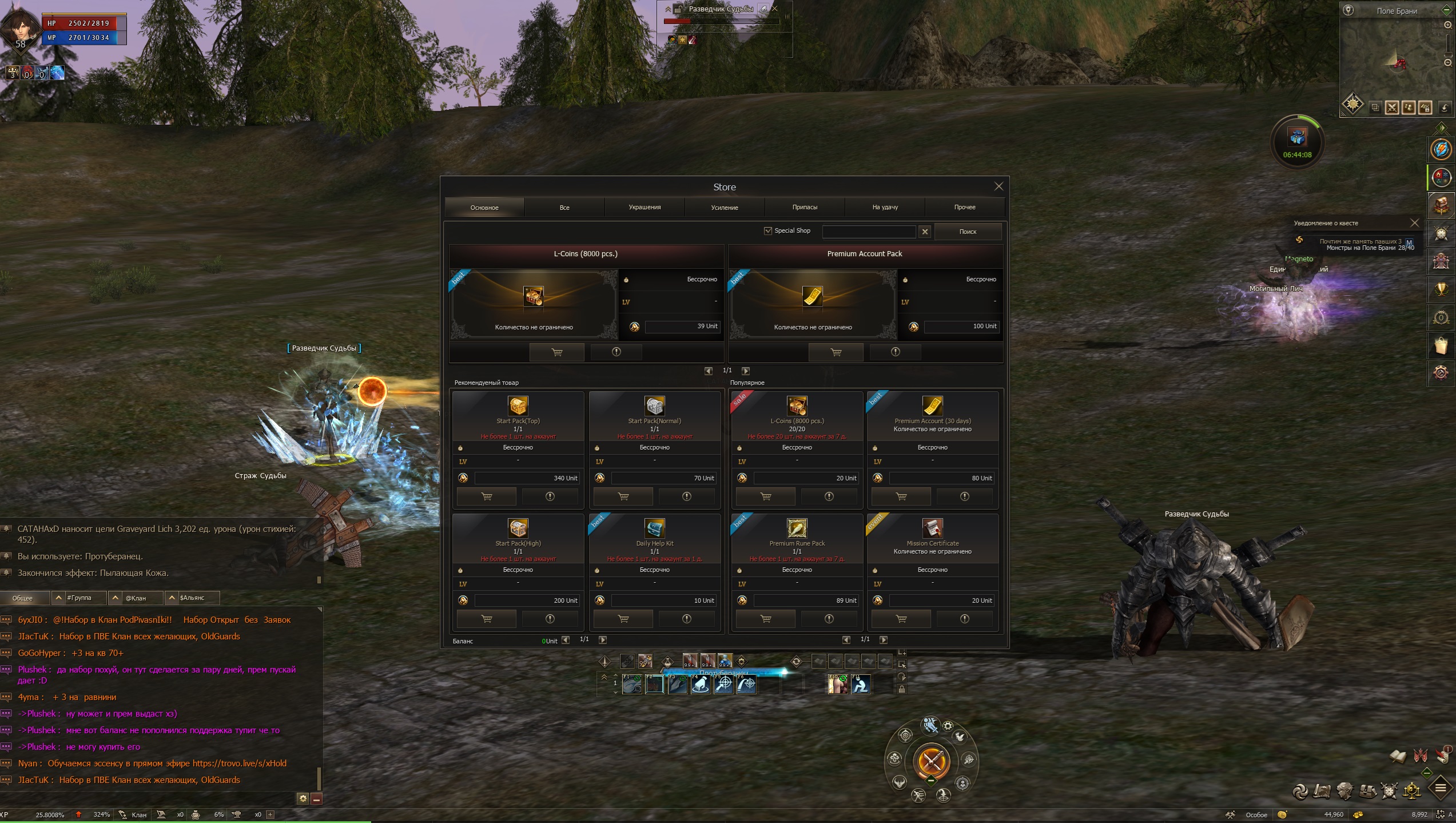Toggle the Special Shop checkbox
Image resolution: width=1456 pixels, height=823 pixels.
coord(768,230)
